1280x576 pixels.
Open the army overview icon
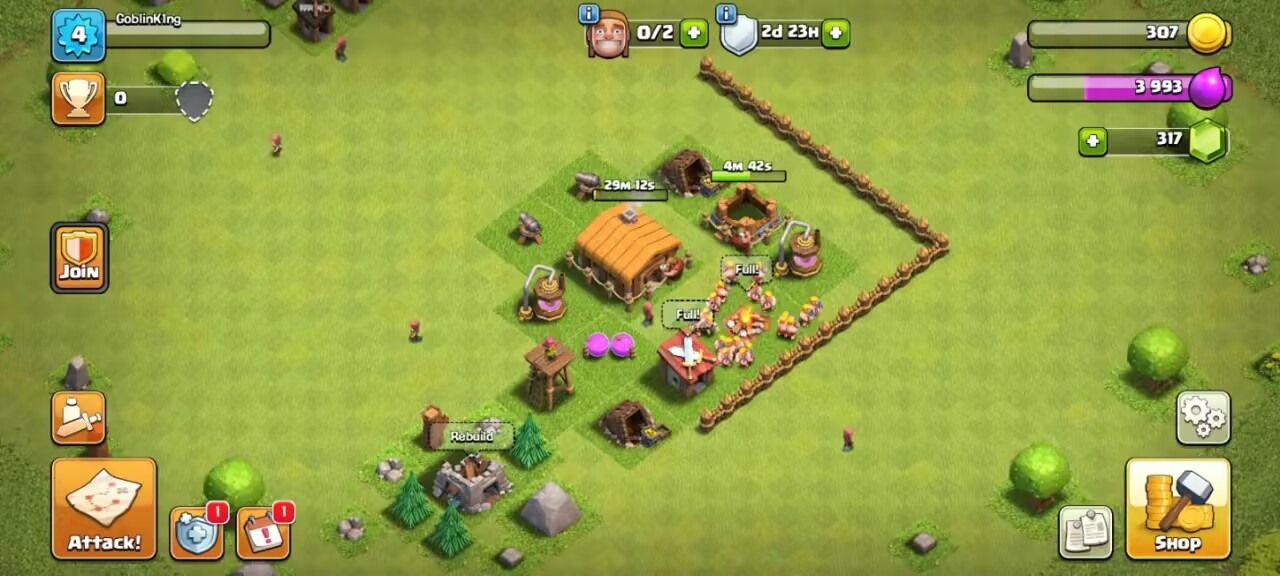[x=78, y=417]
